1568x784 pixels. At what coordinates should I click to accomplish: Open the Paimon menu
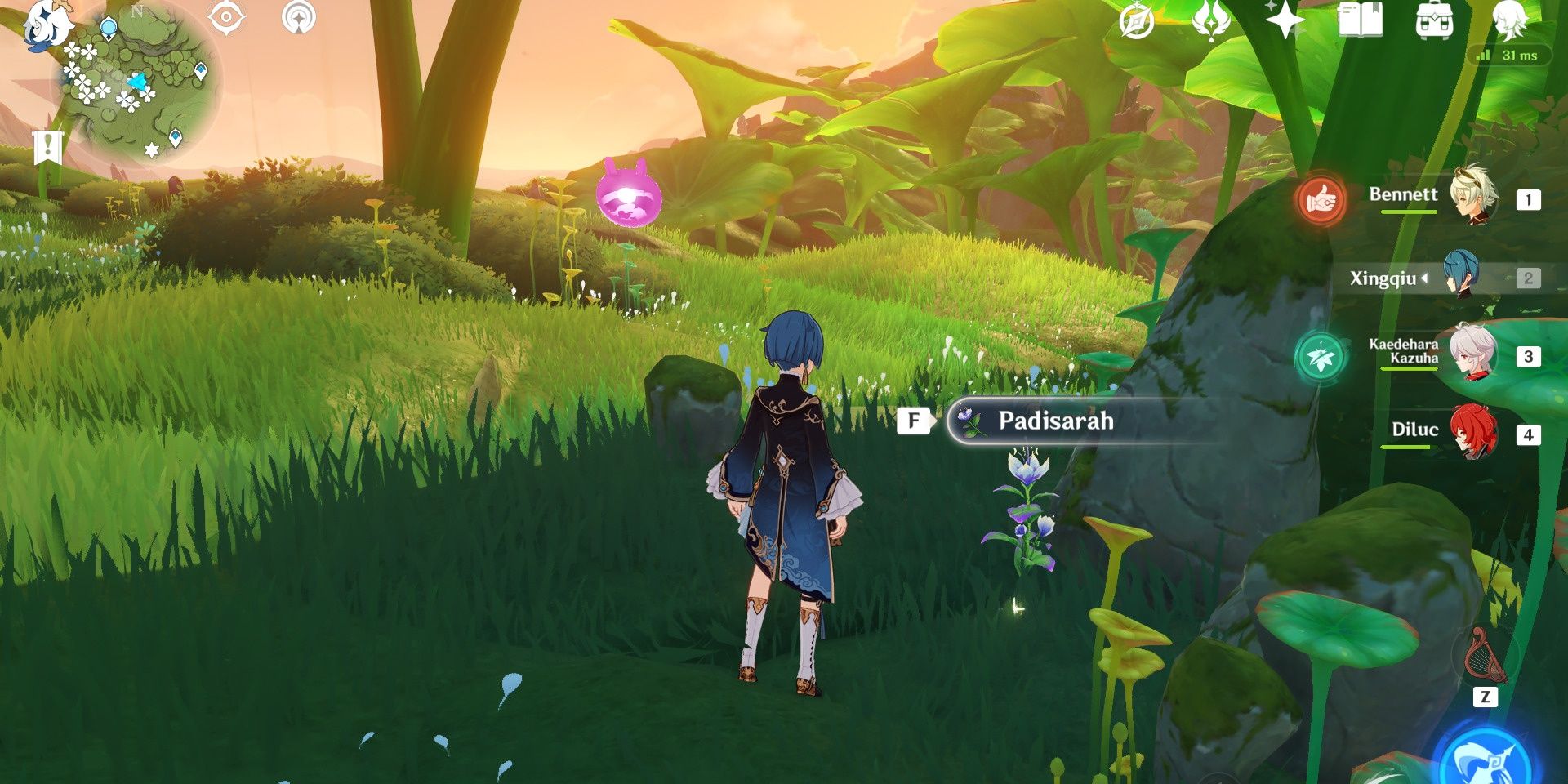click(x=47, y=24)
